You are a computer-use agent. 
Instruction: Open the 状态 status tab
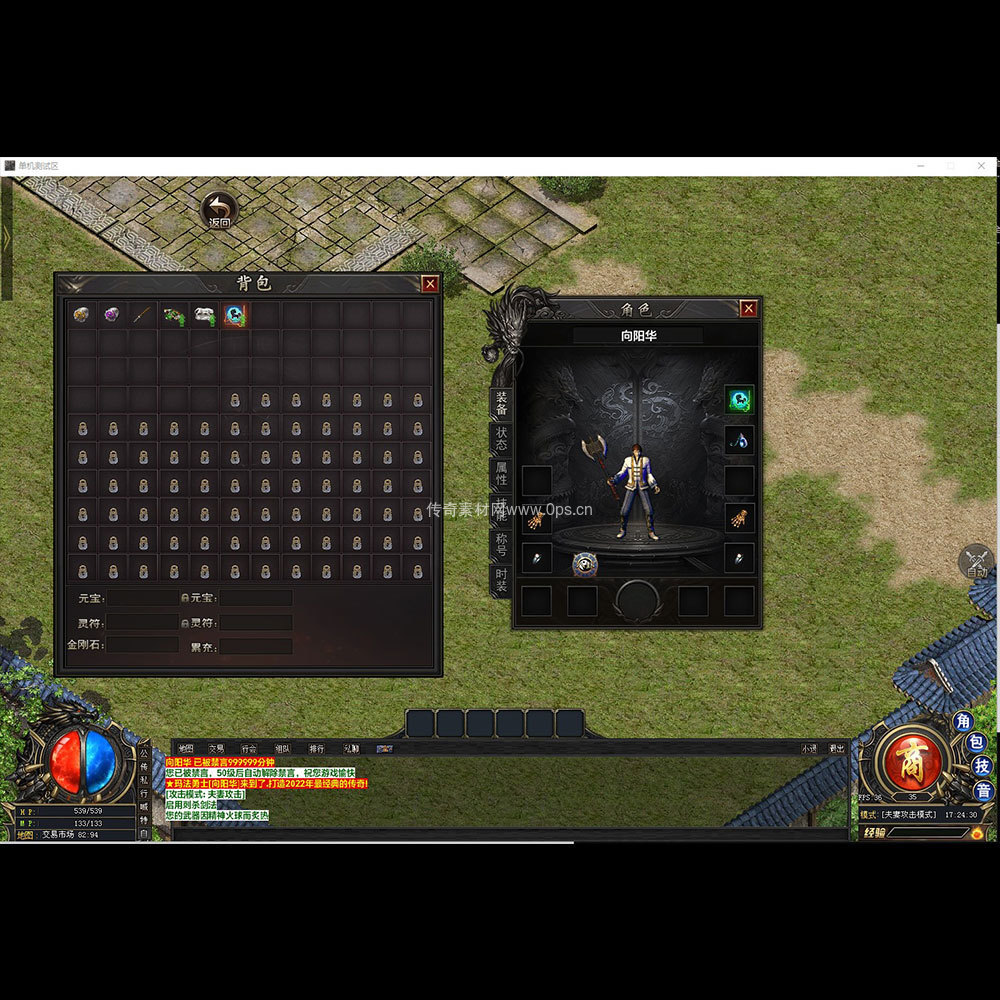click(x=501, y=439)
